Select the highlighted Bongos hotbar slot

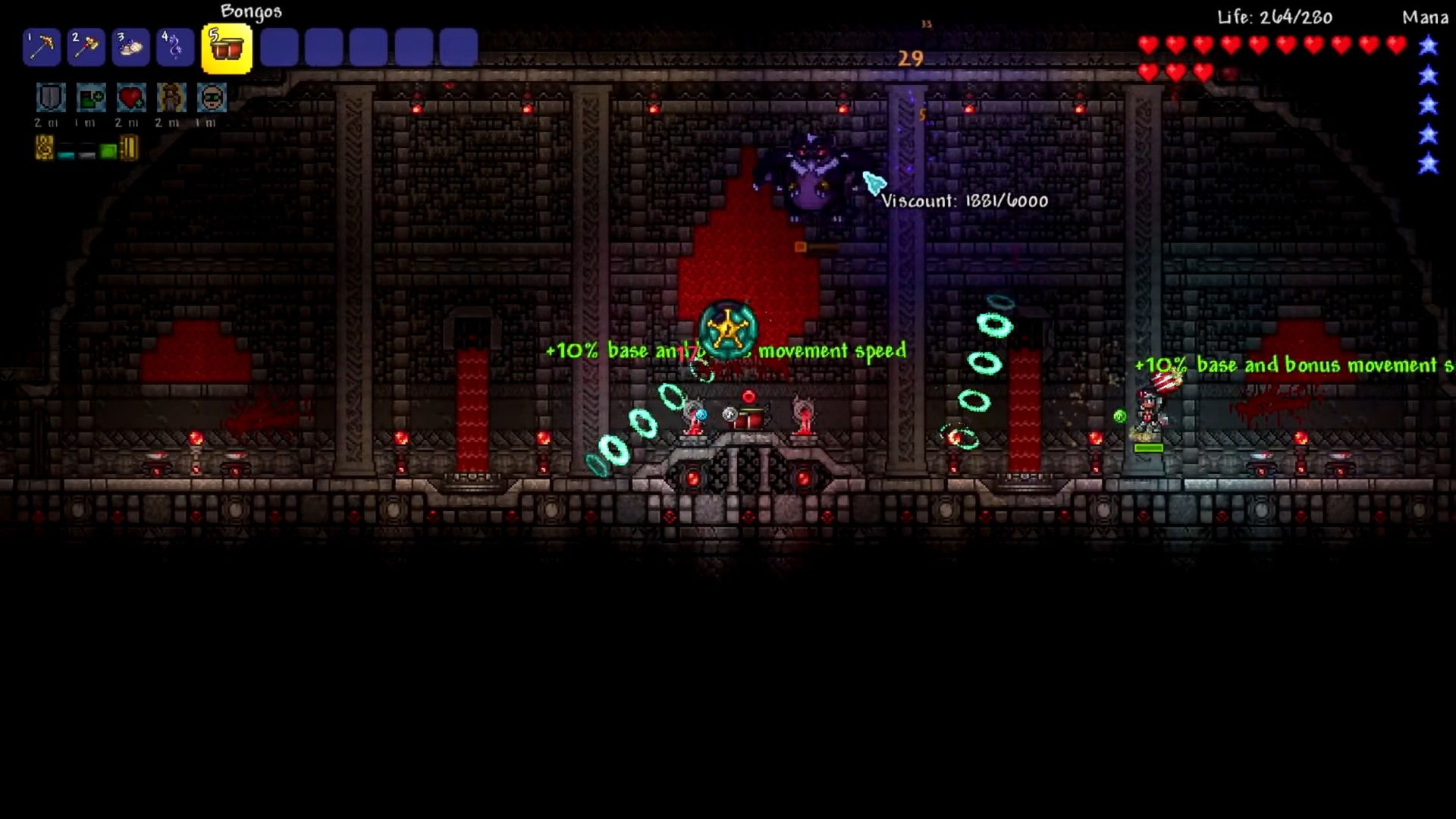[x=227, y=49]
